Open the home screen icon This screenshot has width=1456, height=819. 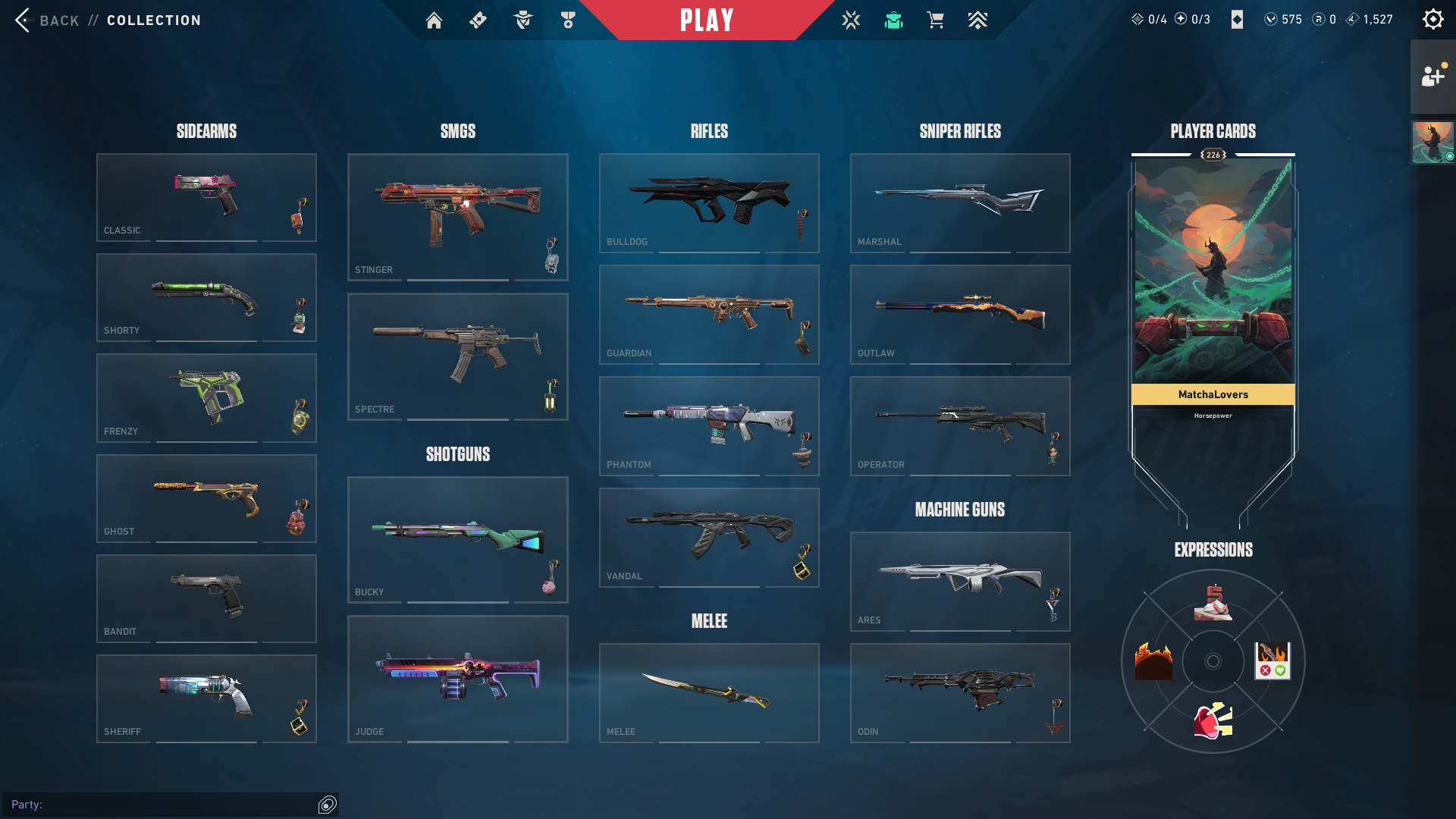434,20
